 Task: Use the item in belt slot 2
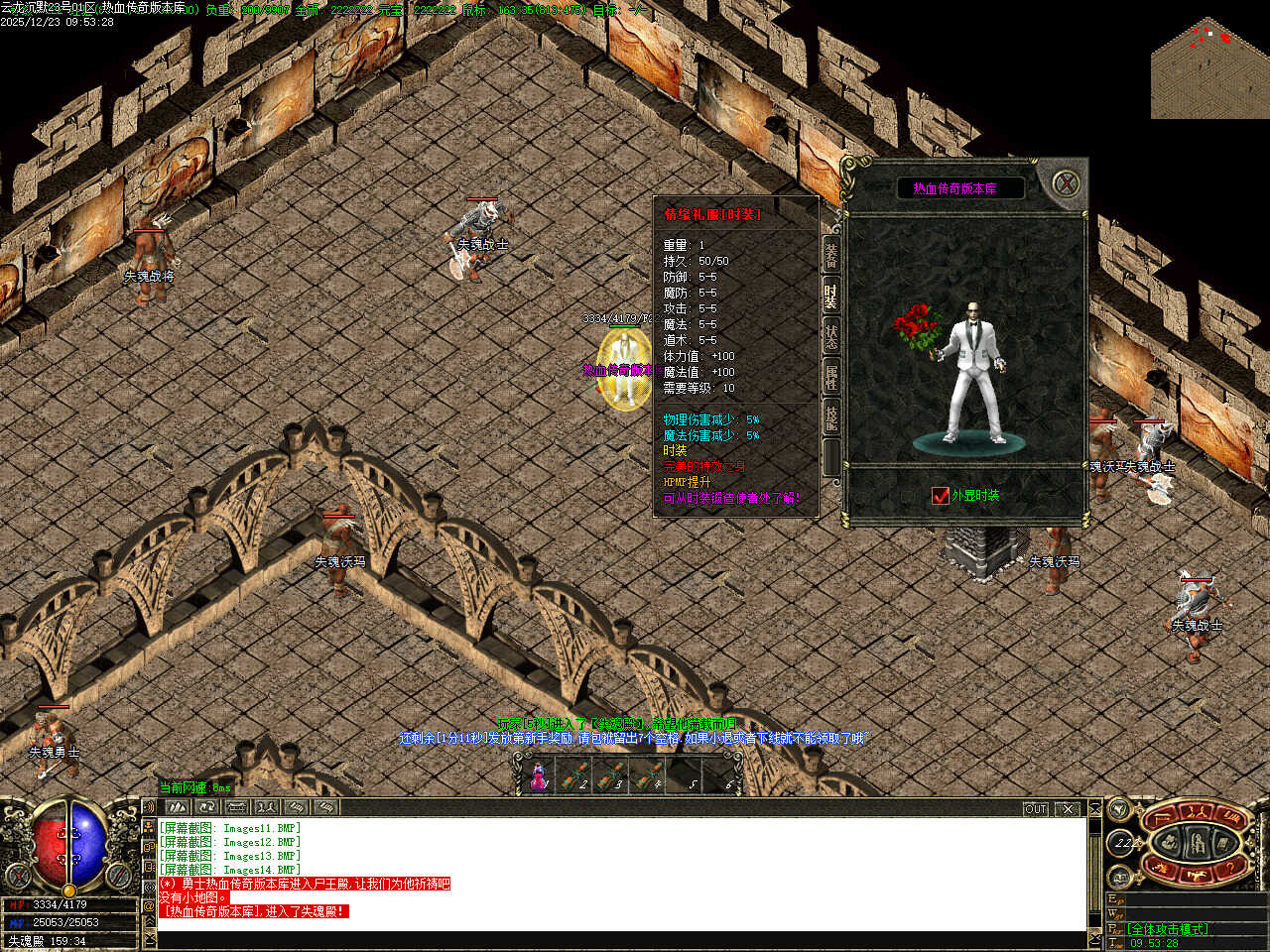click(x=573, y=776)
